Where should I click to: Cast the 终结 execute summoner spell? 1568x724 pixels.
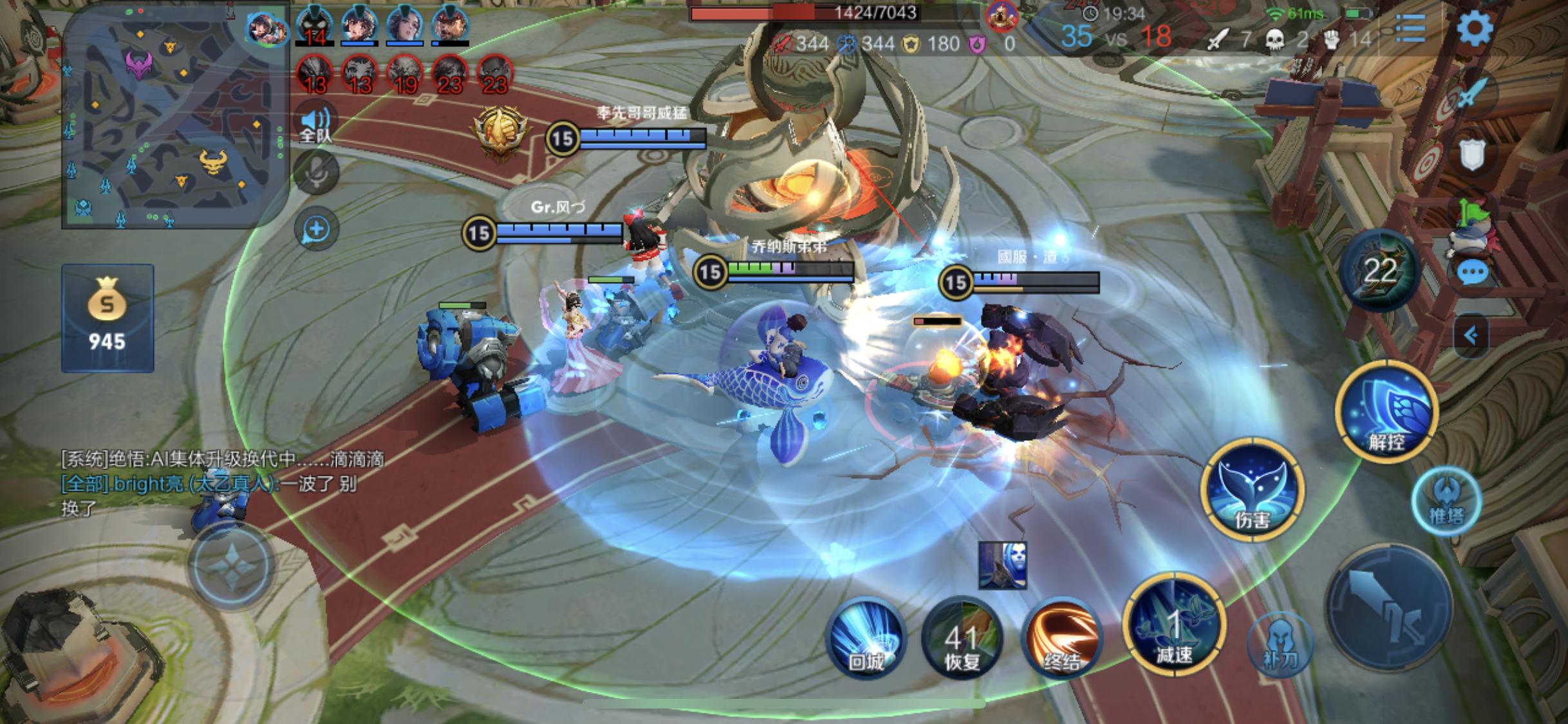[1061, 638]
